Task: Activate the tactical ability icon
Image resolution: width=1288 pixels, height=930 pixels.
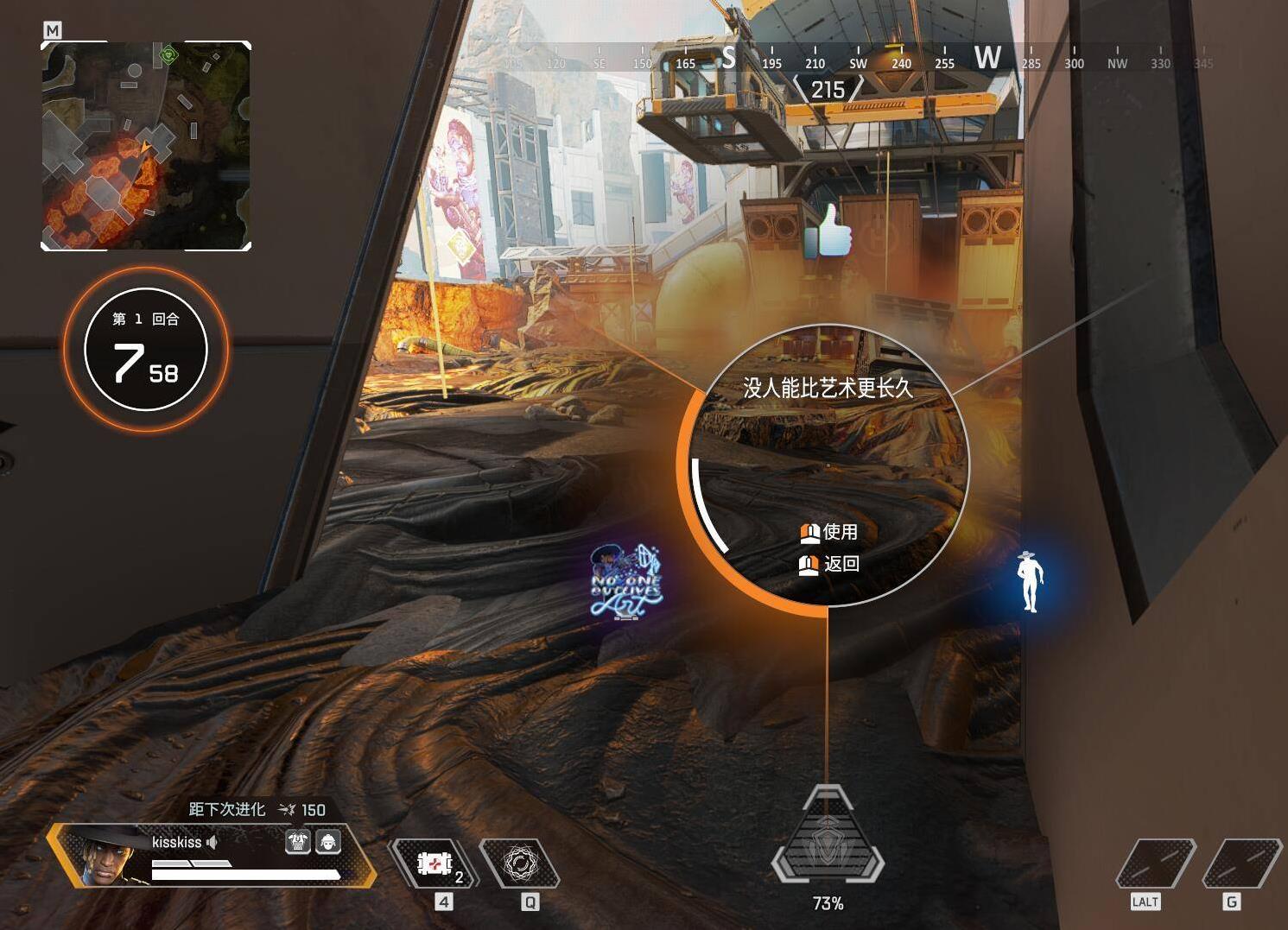Action: click(x=520, y=863)
